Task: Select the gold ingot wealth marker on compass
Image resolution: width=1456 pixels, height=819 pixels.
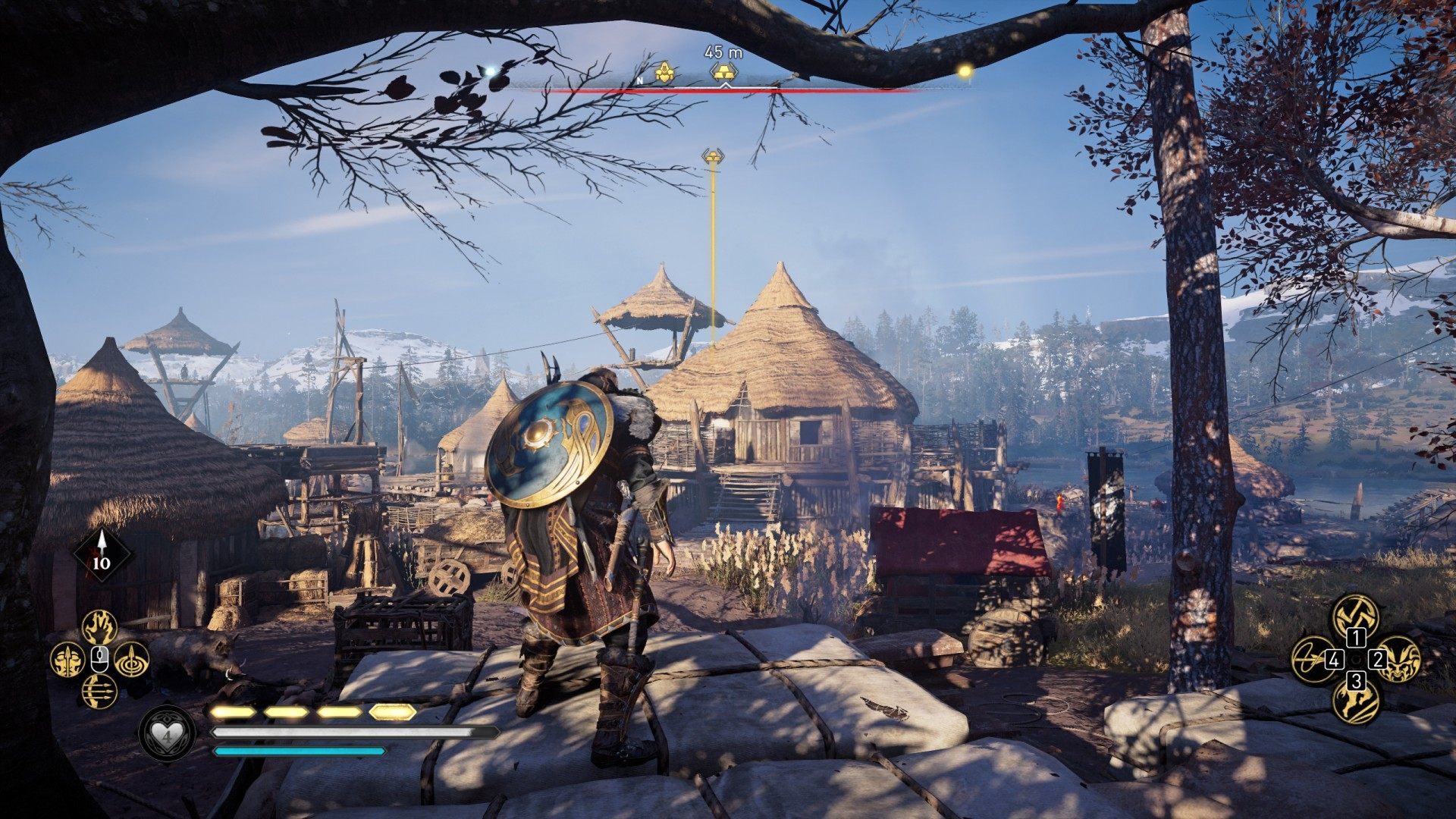Action: tap(723, 71)
